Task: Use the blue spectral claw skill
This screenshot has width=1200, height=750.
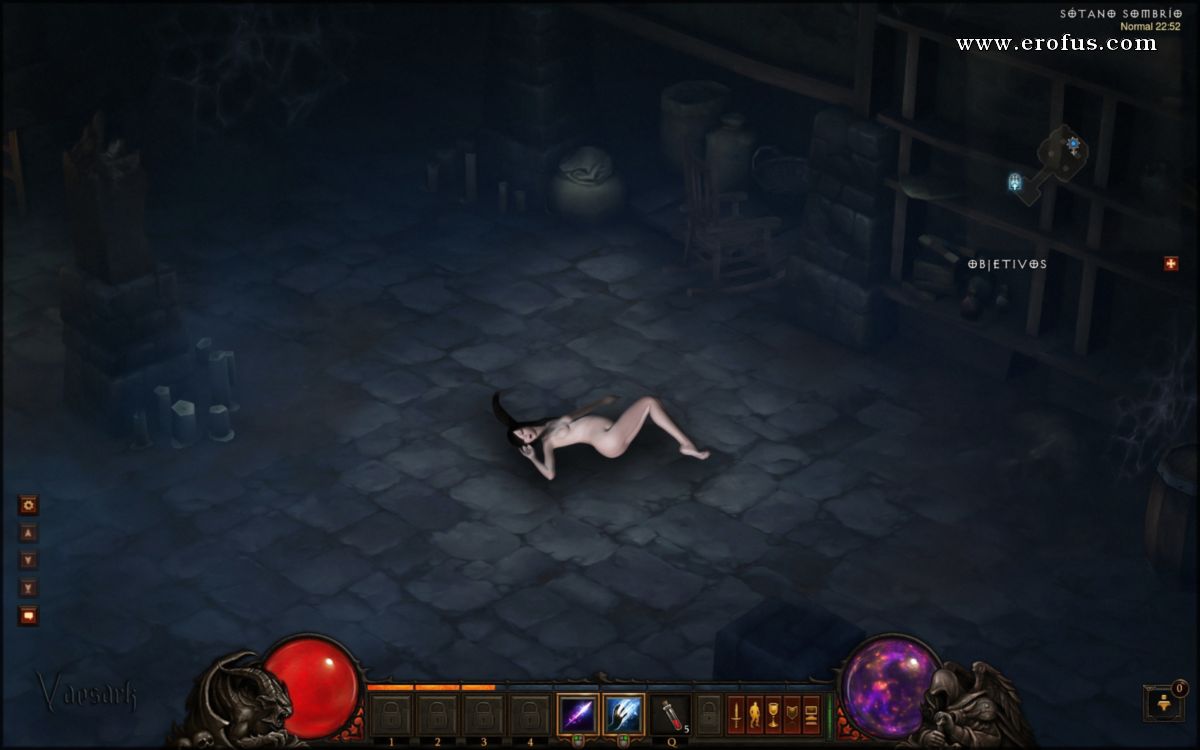Action: (624, 714)
